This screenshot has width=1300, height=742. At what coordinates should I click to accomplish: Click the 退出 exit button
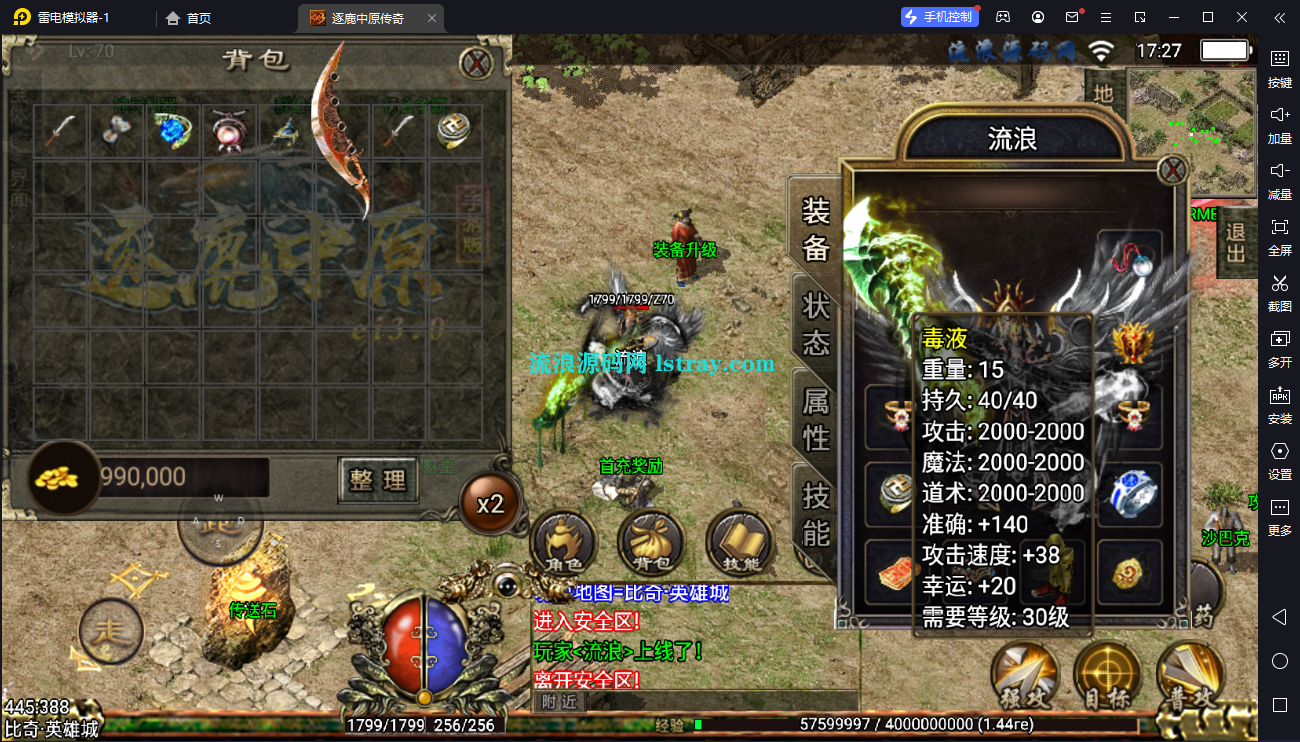(x=1236, y=242)
